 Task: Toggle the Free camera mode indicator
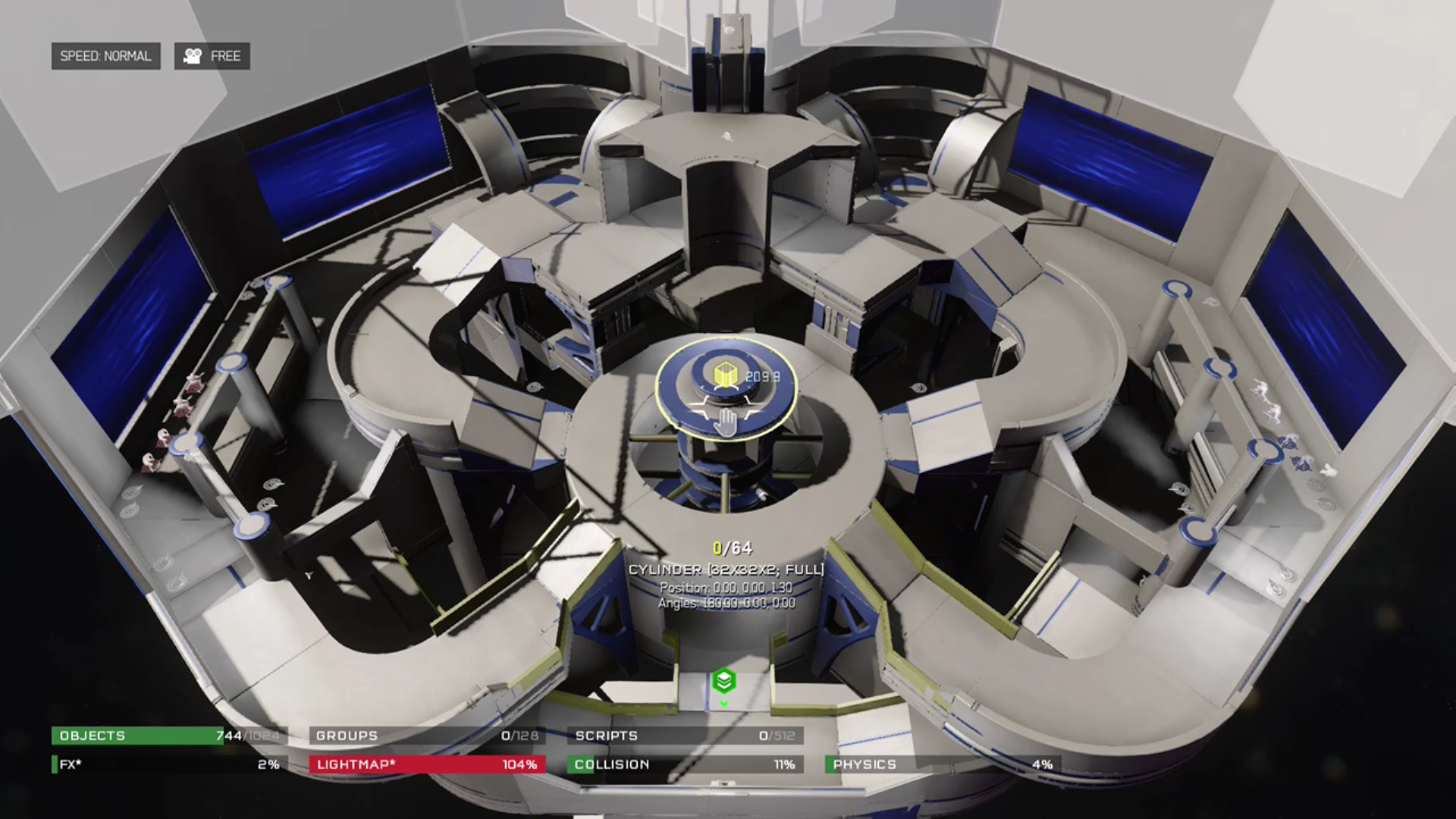pyautogui.click(x=212, y=56)
